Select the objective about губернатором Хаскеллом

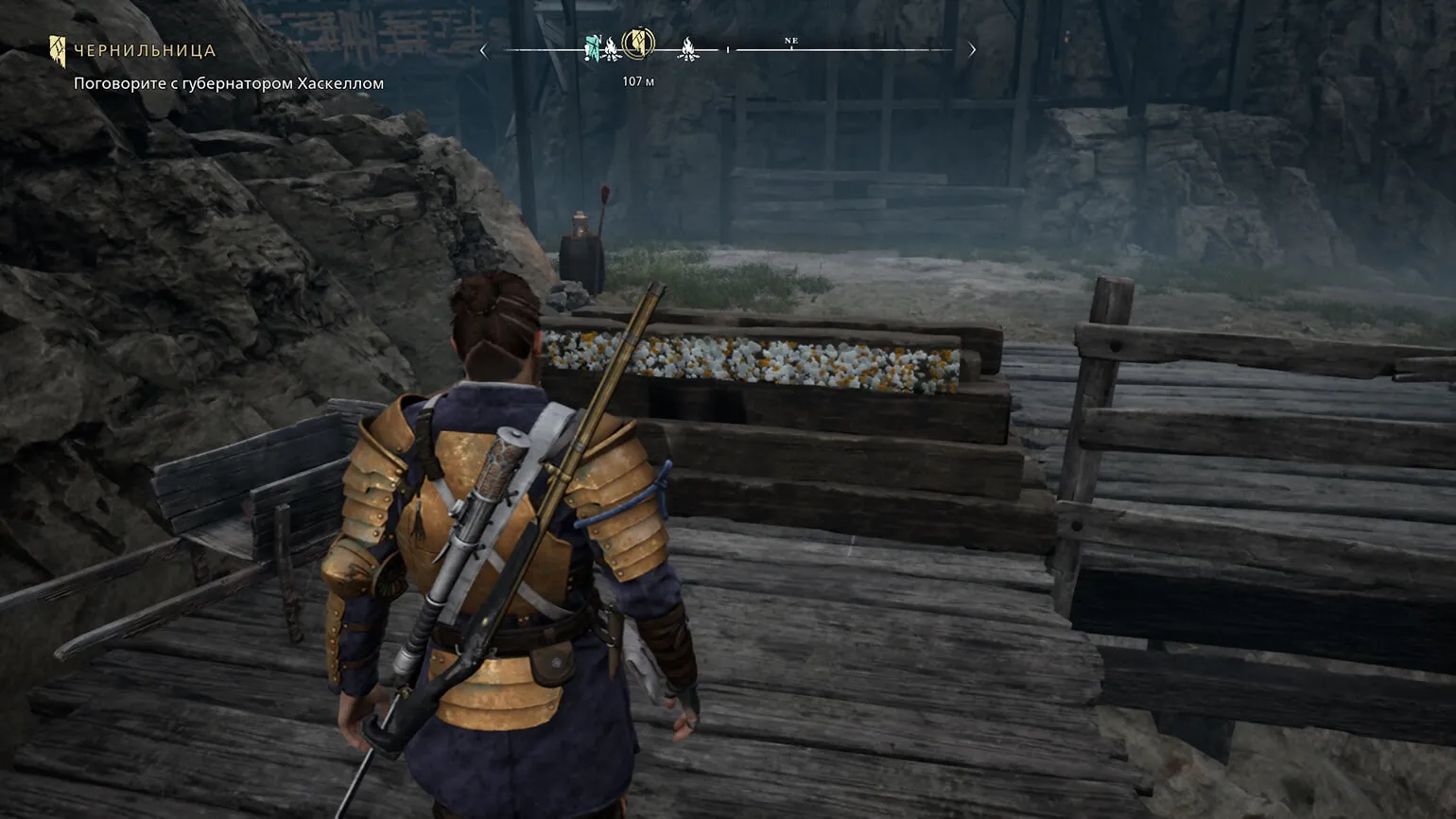(229, 83)
